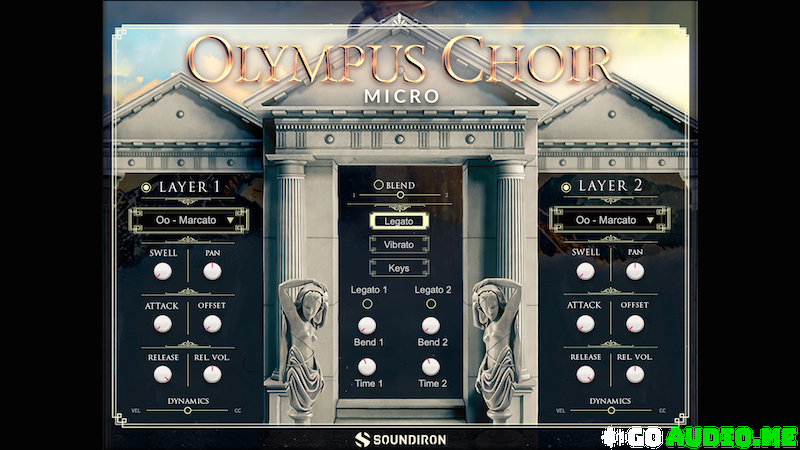Click the Layer 2 Rel. Vol. knob
This screenshot has height=450, width=800.
tap(634, 375)
